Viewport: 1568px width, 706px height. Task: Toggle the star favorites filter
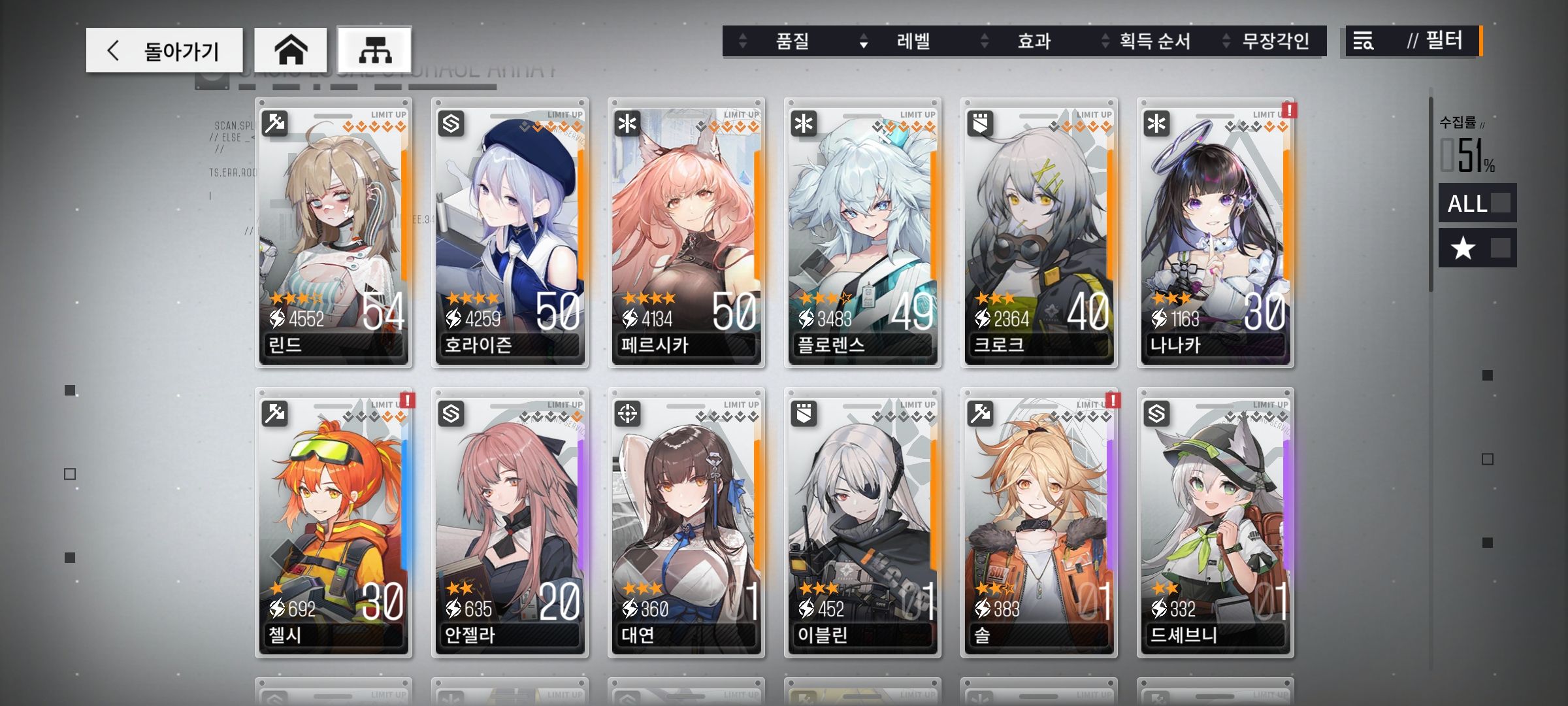click(x=1477, y=248)
